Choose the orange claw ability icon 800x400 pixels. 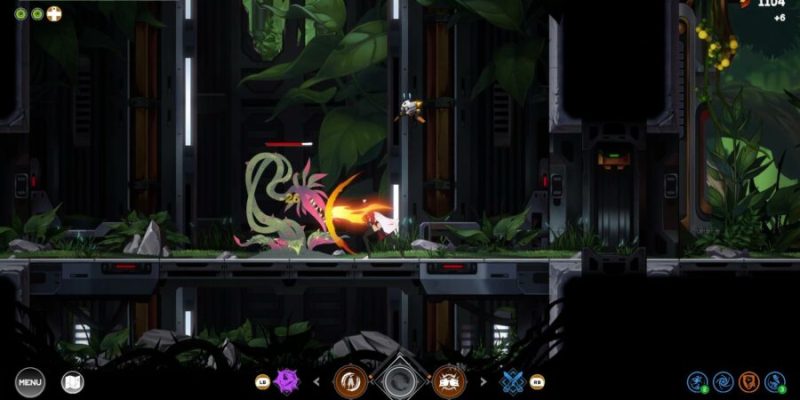(x=350, y=380)
